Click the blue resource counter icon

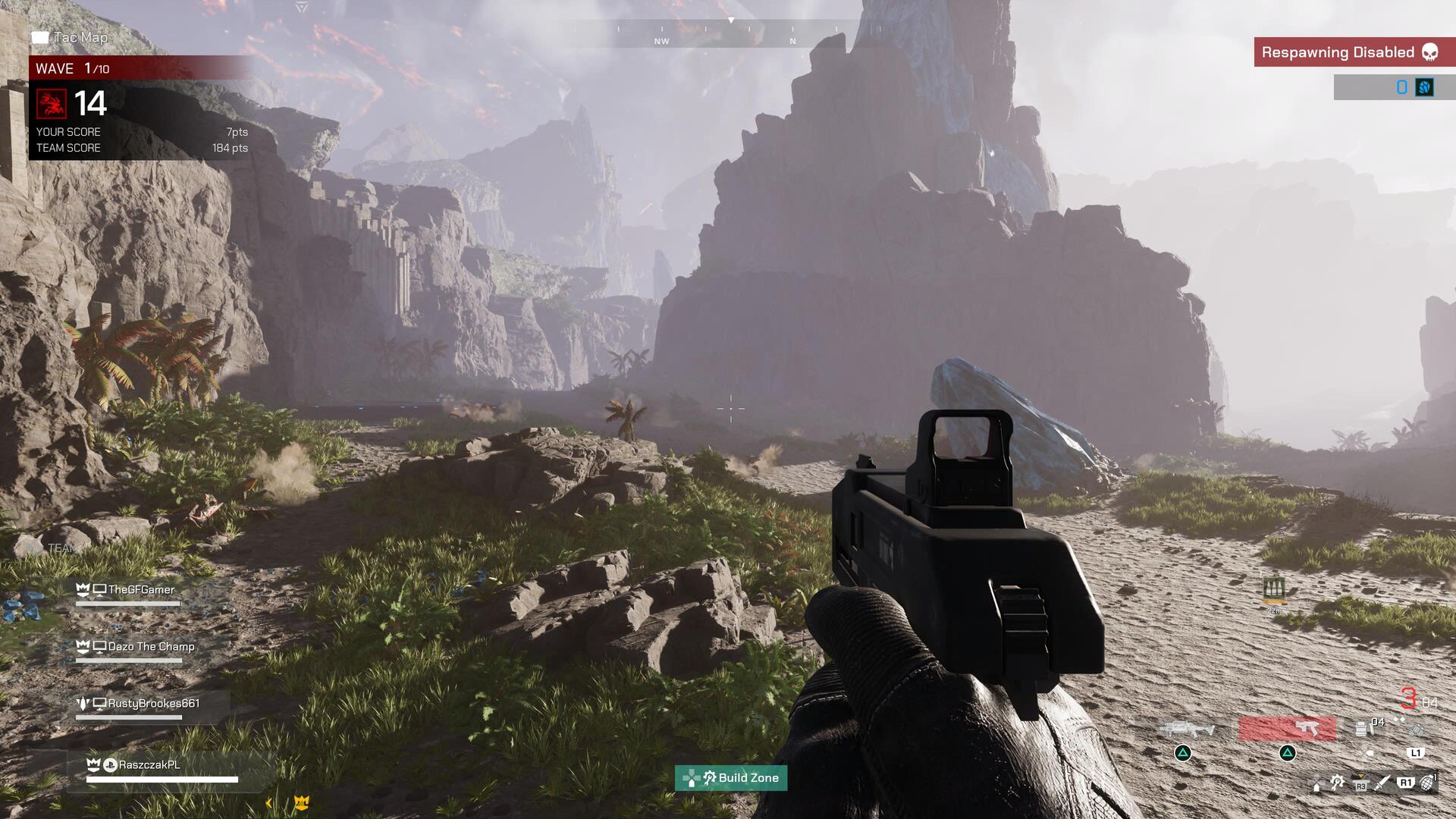(x=1424, y=87)
